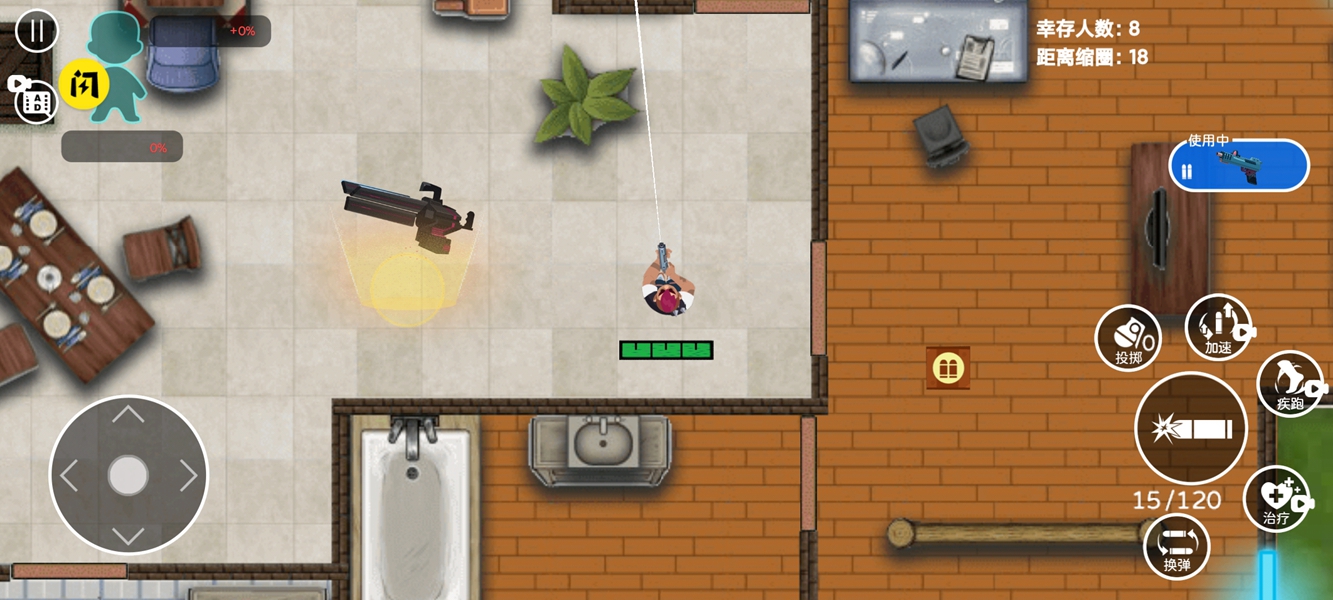This screenshot has width=1333, height=600.
Task: Open the AD video reward icon
Action: tap(34, 98)
